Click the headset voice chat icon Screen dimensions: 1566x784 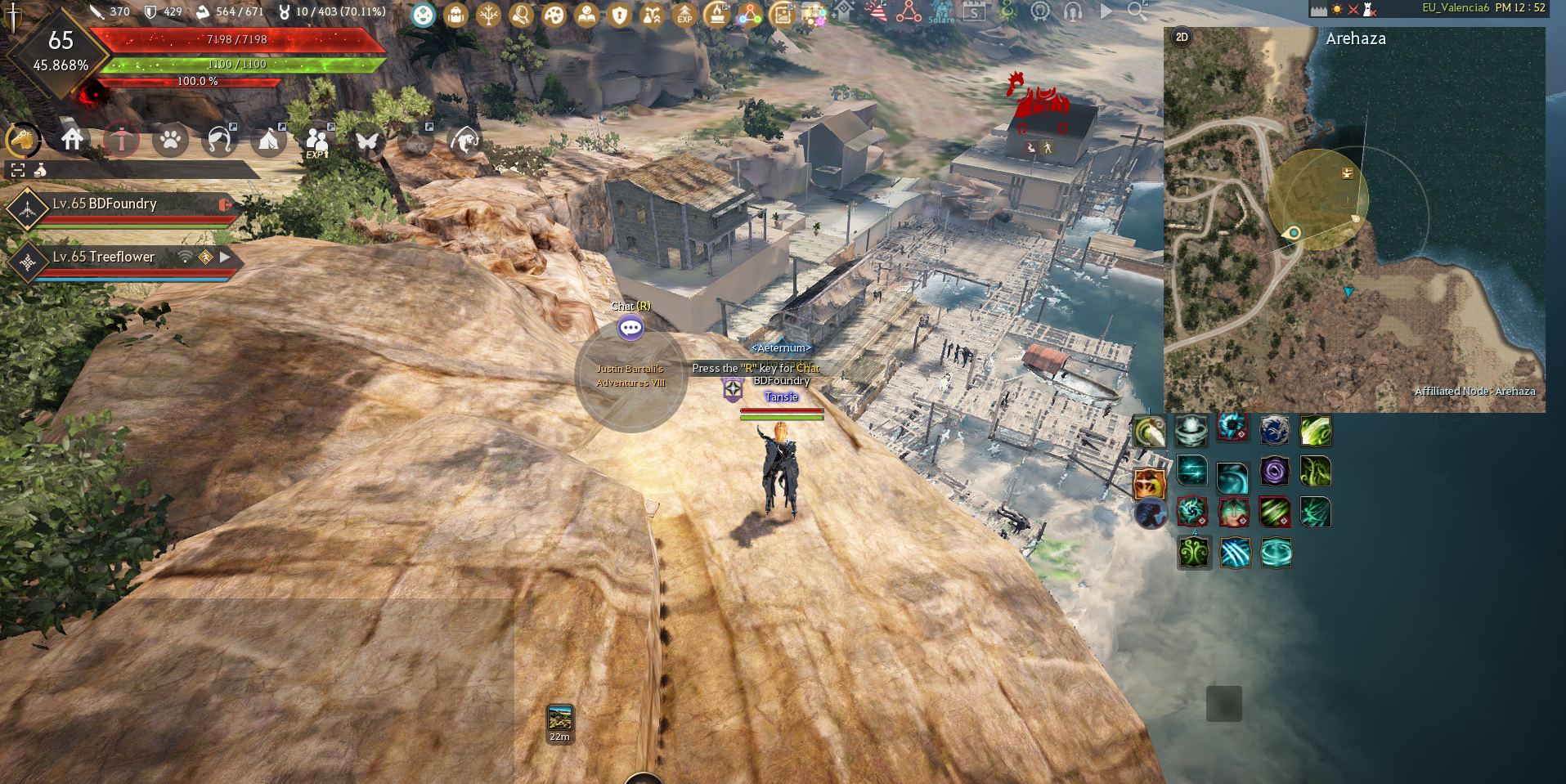(x=1073, y=11)
